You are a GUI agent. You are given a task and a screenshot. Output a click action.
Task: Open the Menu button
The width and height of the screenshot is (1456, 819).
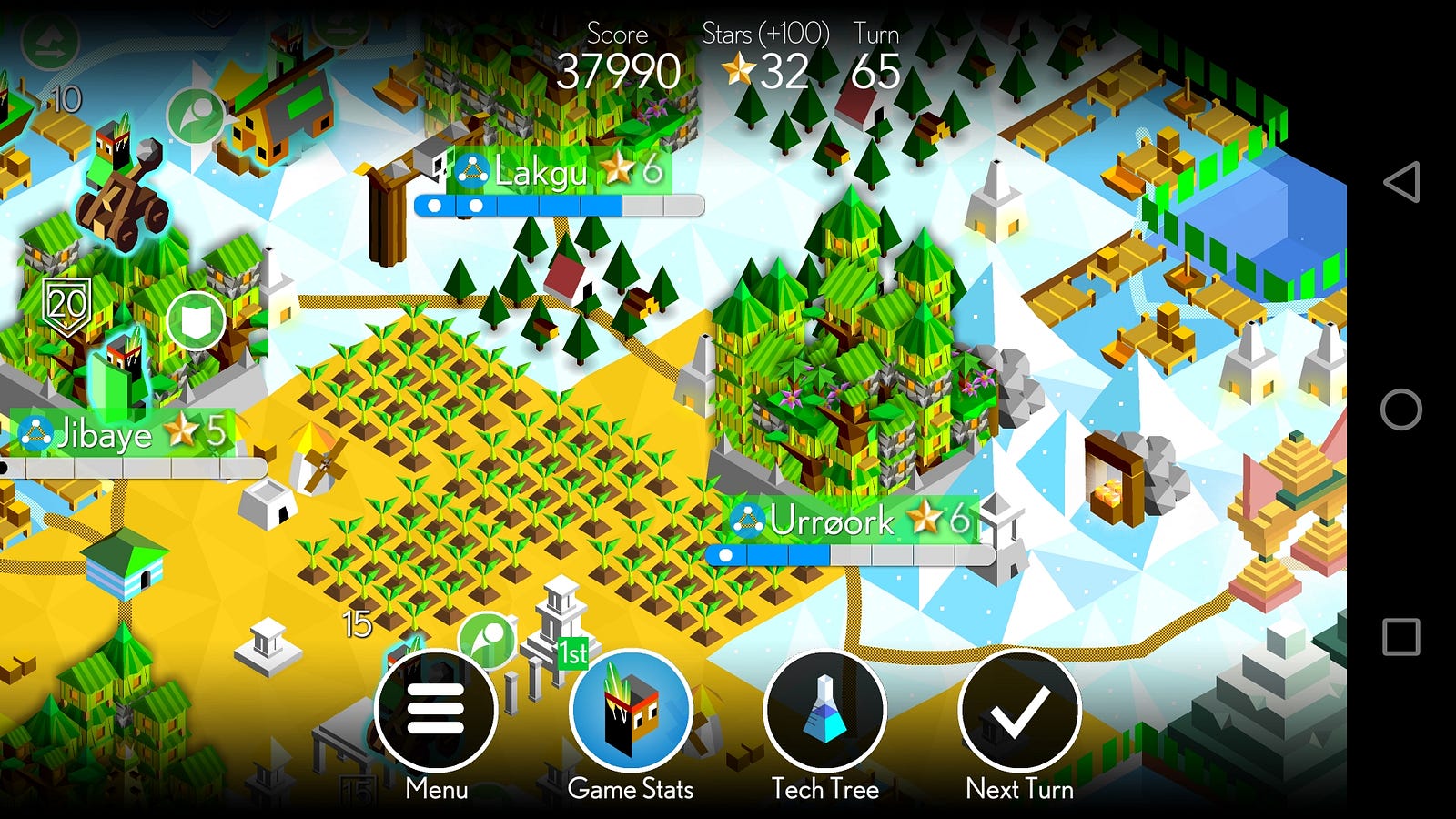[436, 711]
